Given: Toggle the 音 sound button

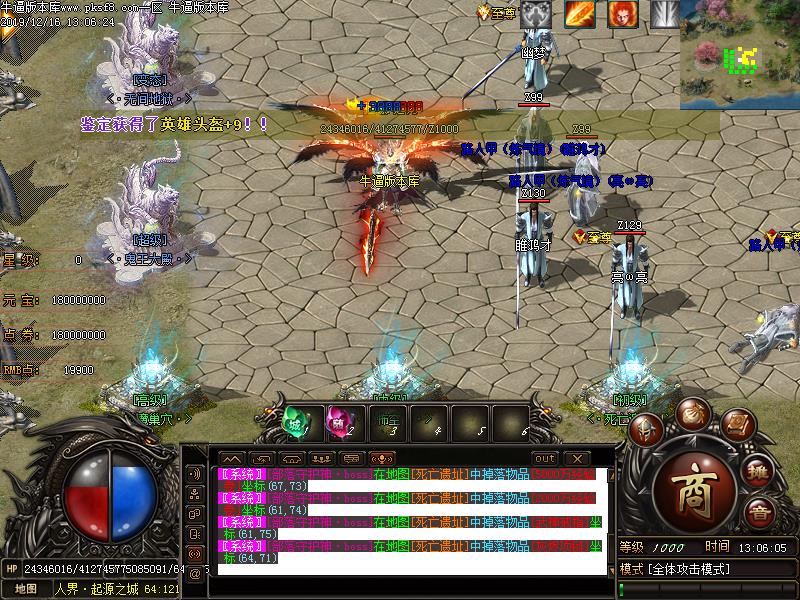Looking at the screenshot, I should [x=760, y=514].
